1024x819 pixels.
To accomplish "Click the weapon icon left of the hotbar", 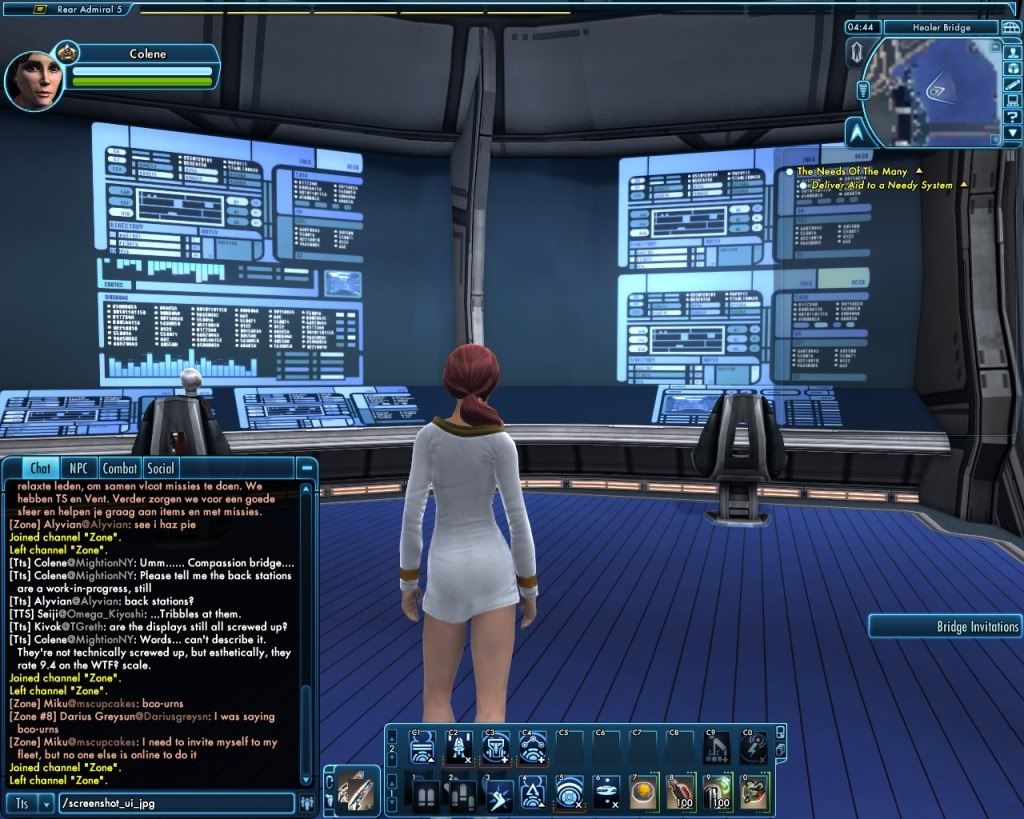I will [351, 789].
